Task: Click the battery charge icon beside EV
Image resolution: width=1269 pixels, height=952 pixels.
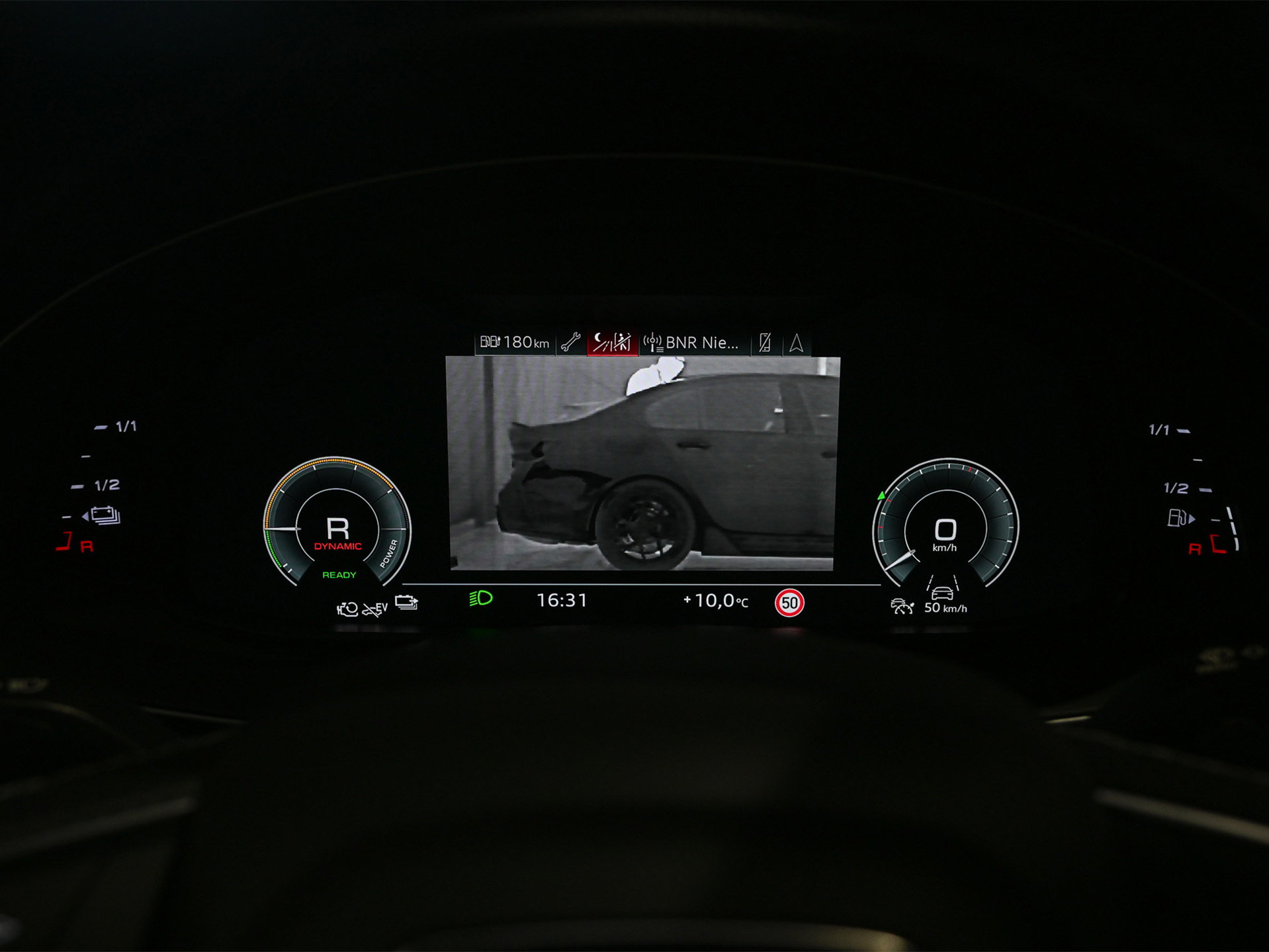Action: 406,603
